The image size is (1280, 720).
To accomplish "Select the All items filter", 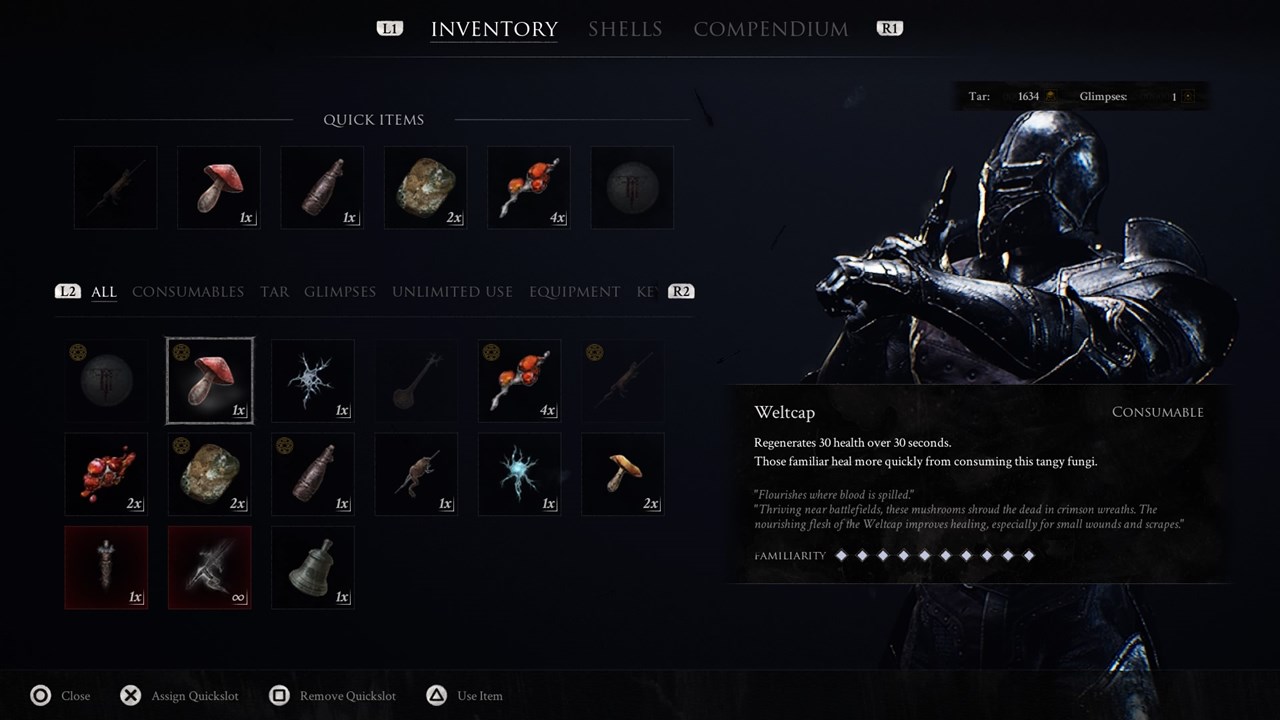I will coord(104,292).
